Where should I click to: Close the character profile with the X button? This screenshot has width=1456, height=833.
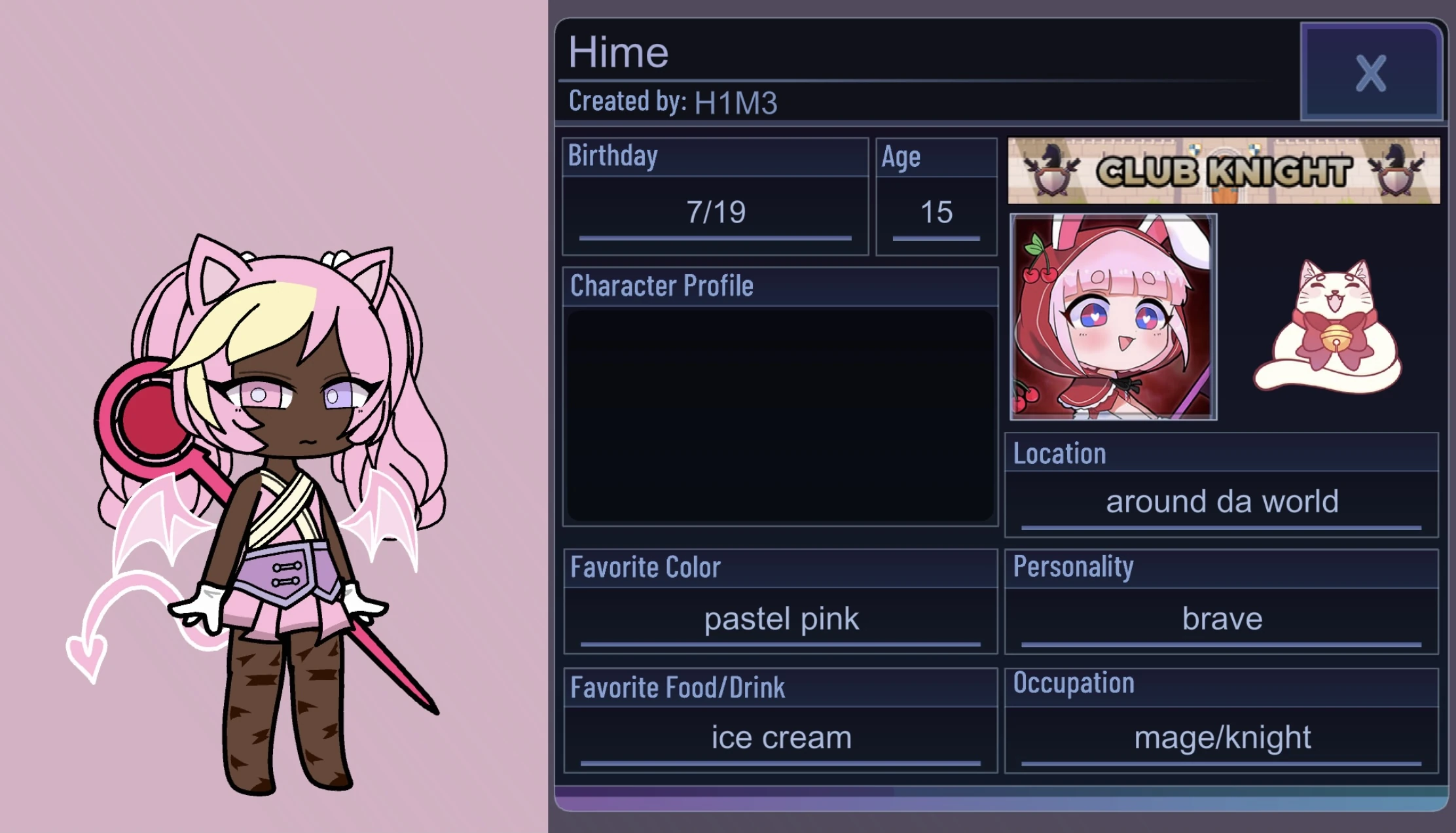(x=1371, y=74)
